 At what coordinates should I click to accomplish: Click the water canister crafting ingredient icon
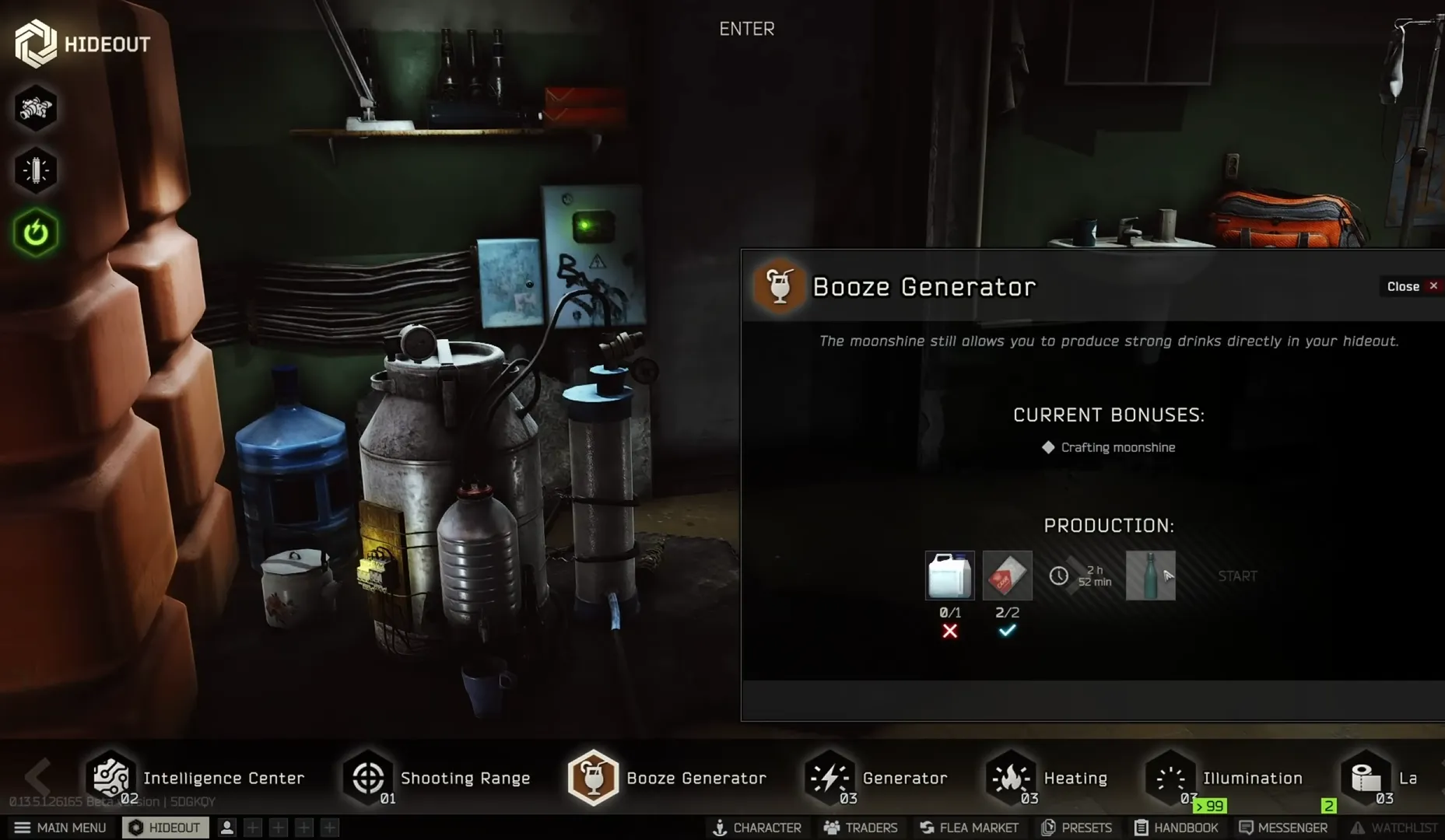(949, 576)
